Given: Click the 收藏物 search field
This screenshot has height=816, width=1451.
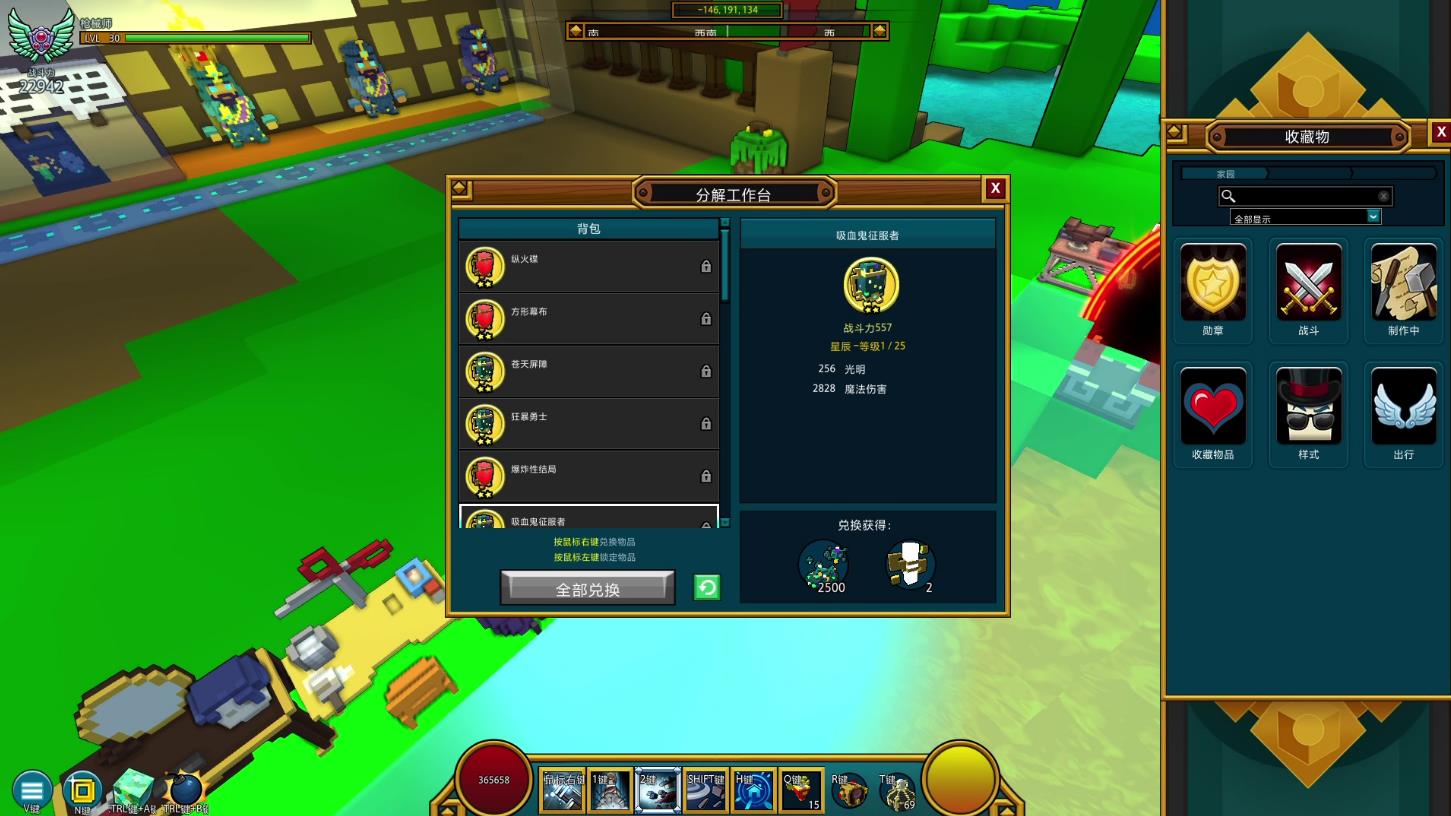Looking at the screenshot, I should [1305, 196].
